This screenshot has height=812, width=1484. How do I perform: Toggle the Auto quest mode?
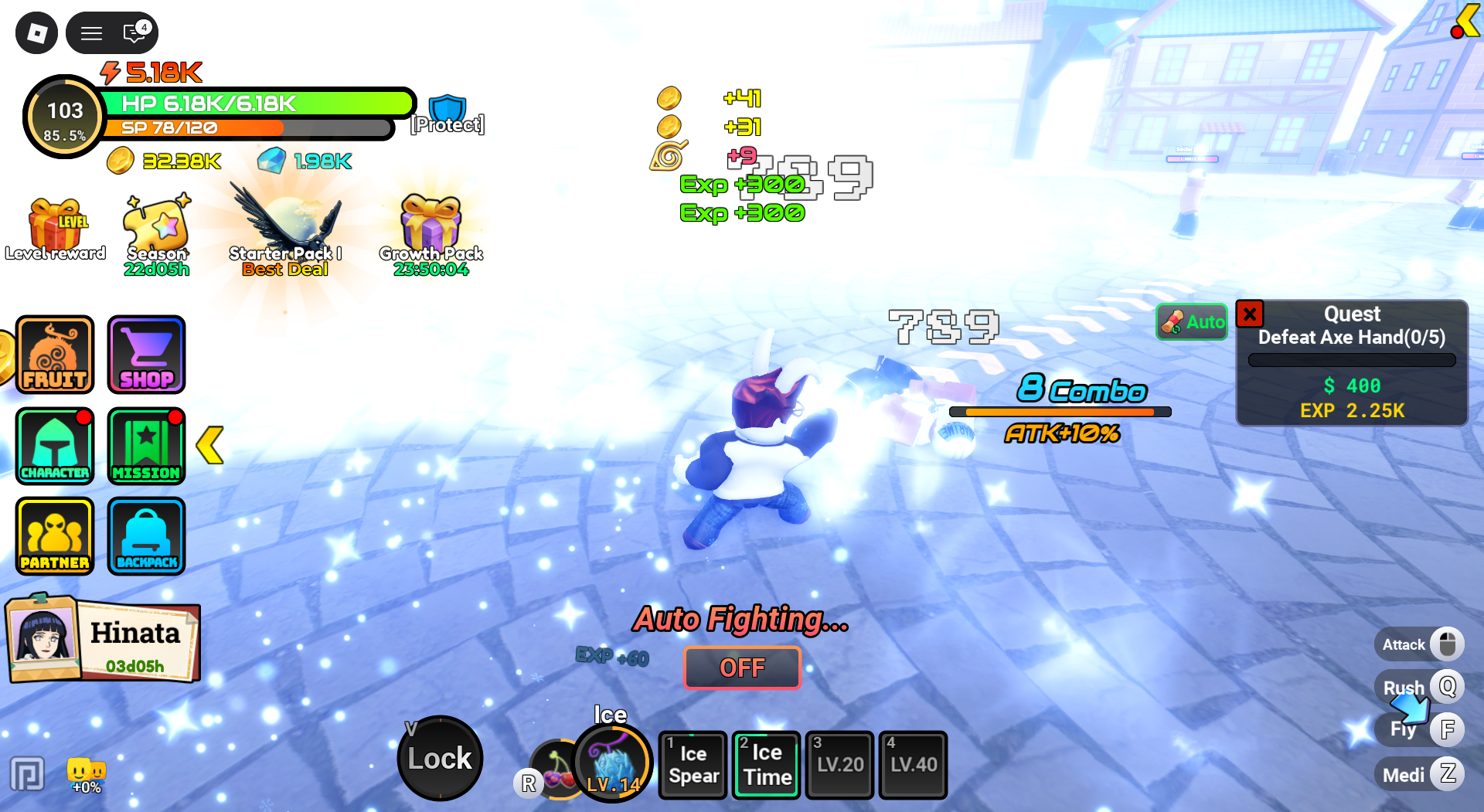pos(1191,322)
